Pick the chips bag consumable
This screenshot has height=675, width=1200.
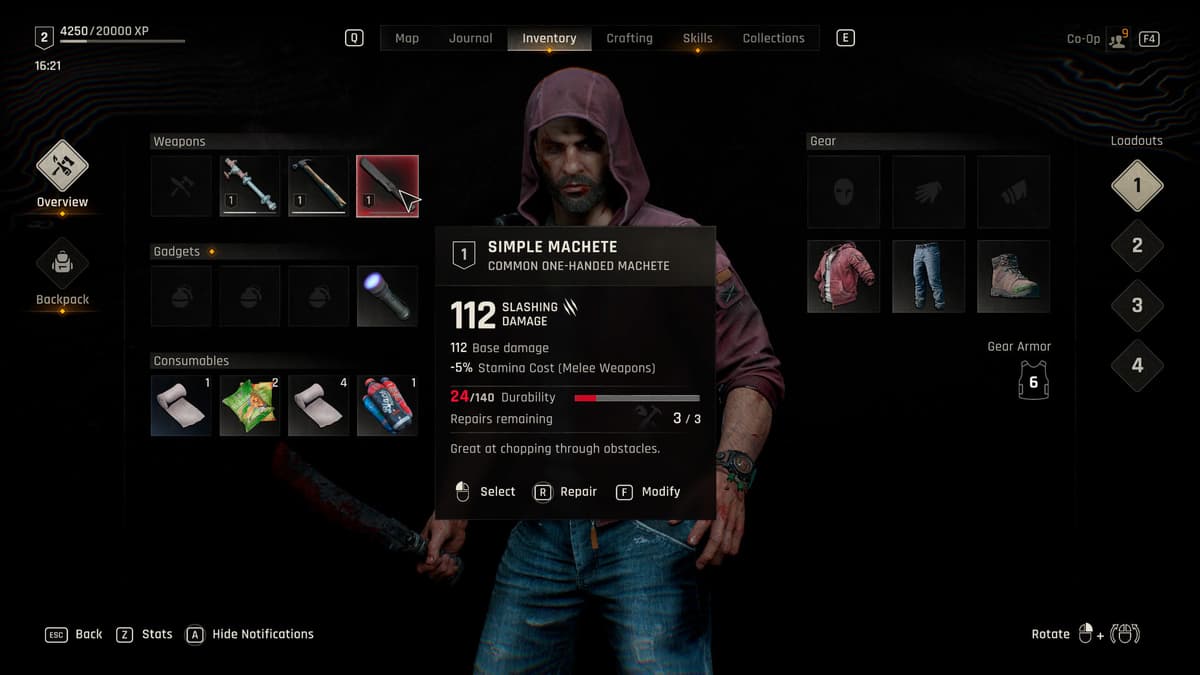249,405
